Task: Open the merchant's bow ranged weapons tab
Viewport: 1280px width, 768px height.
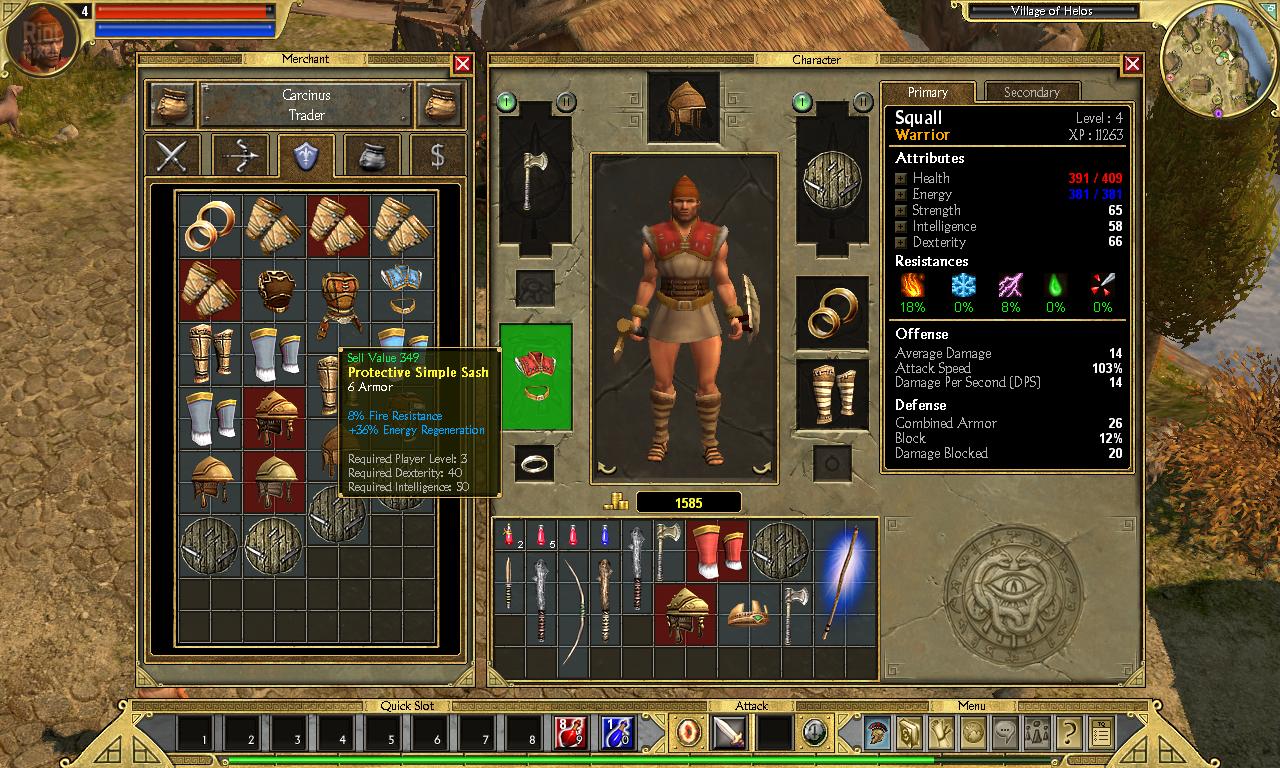Action: point(241,156)
